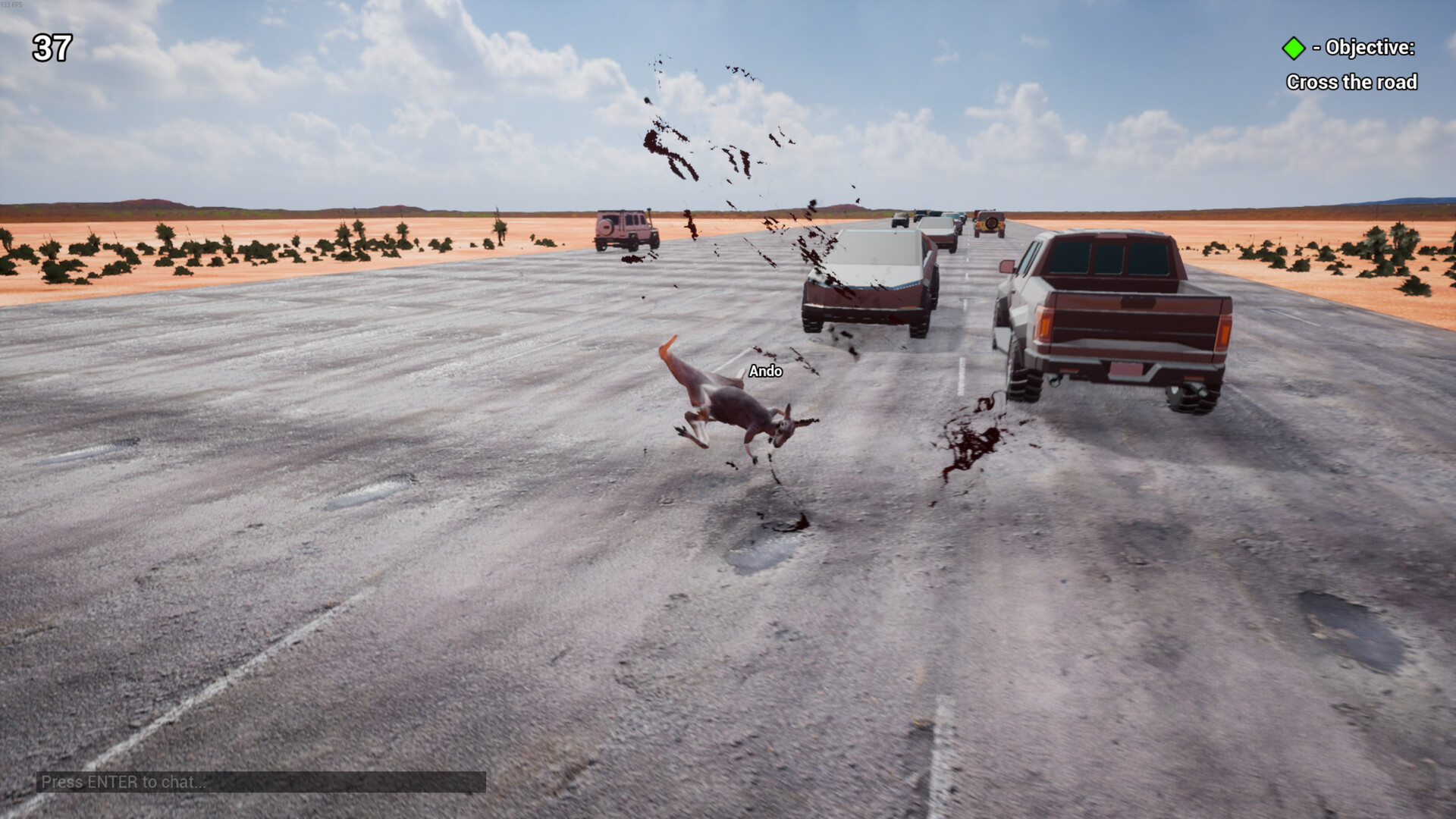Click the Cross the road objective entry
Screen dimensions: 1456x819
(1351, 82)
